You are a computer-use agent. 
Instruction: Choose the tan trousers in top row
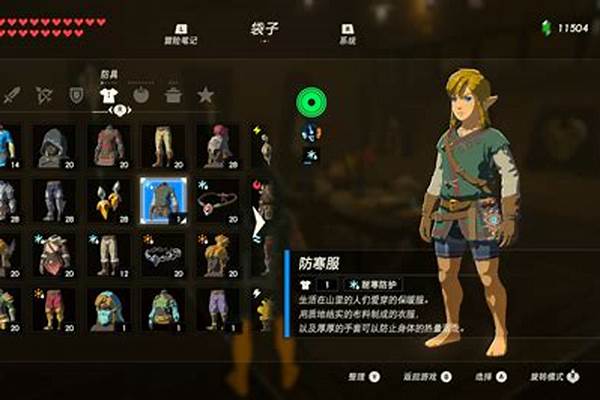(x=161, y=146)
